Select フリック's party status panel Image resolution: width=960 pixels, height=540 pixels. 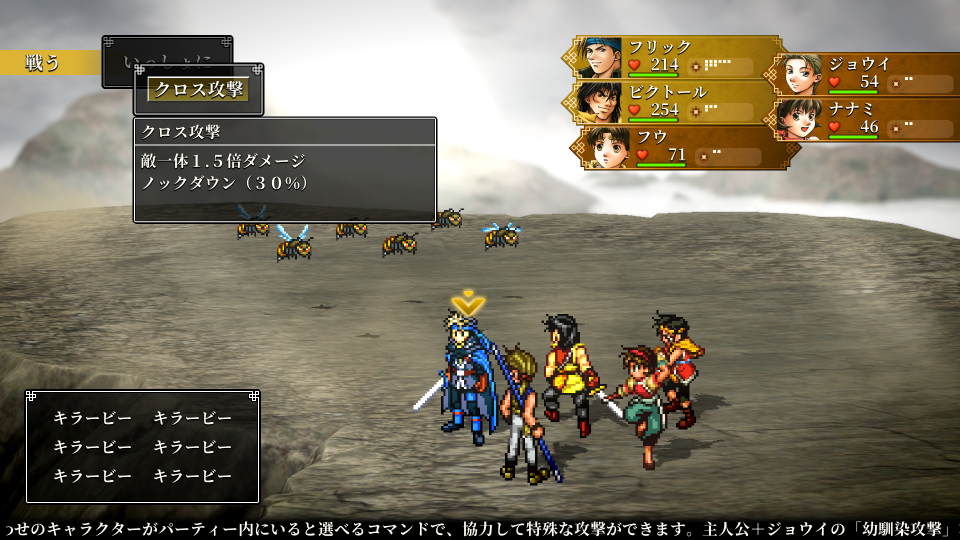coord(678,57)
